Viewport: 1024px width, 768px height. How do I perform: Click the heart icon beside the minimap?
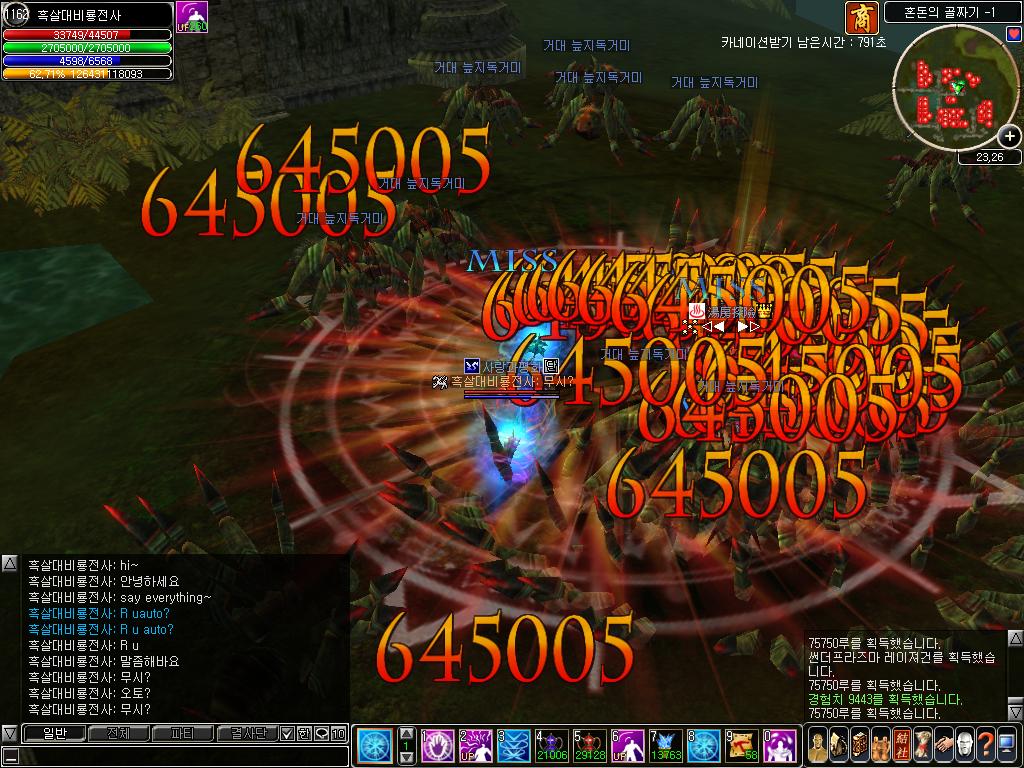(1013, 35)
